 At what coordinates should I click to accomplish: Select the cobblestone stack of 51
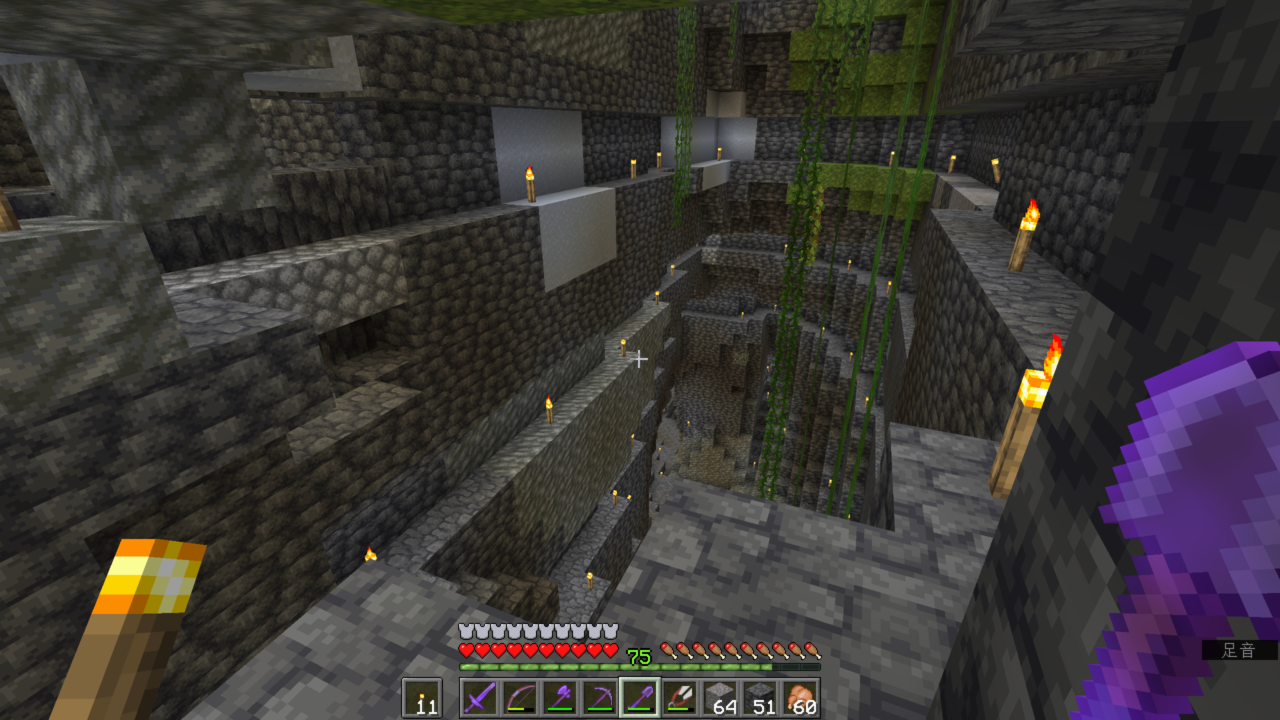pos(759,697)
